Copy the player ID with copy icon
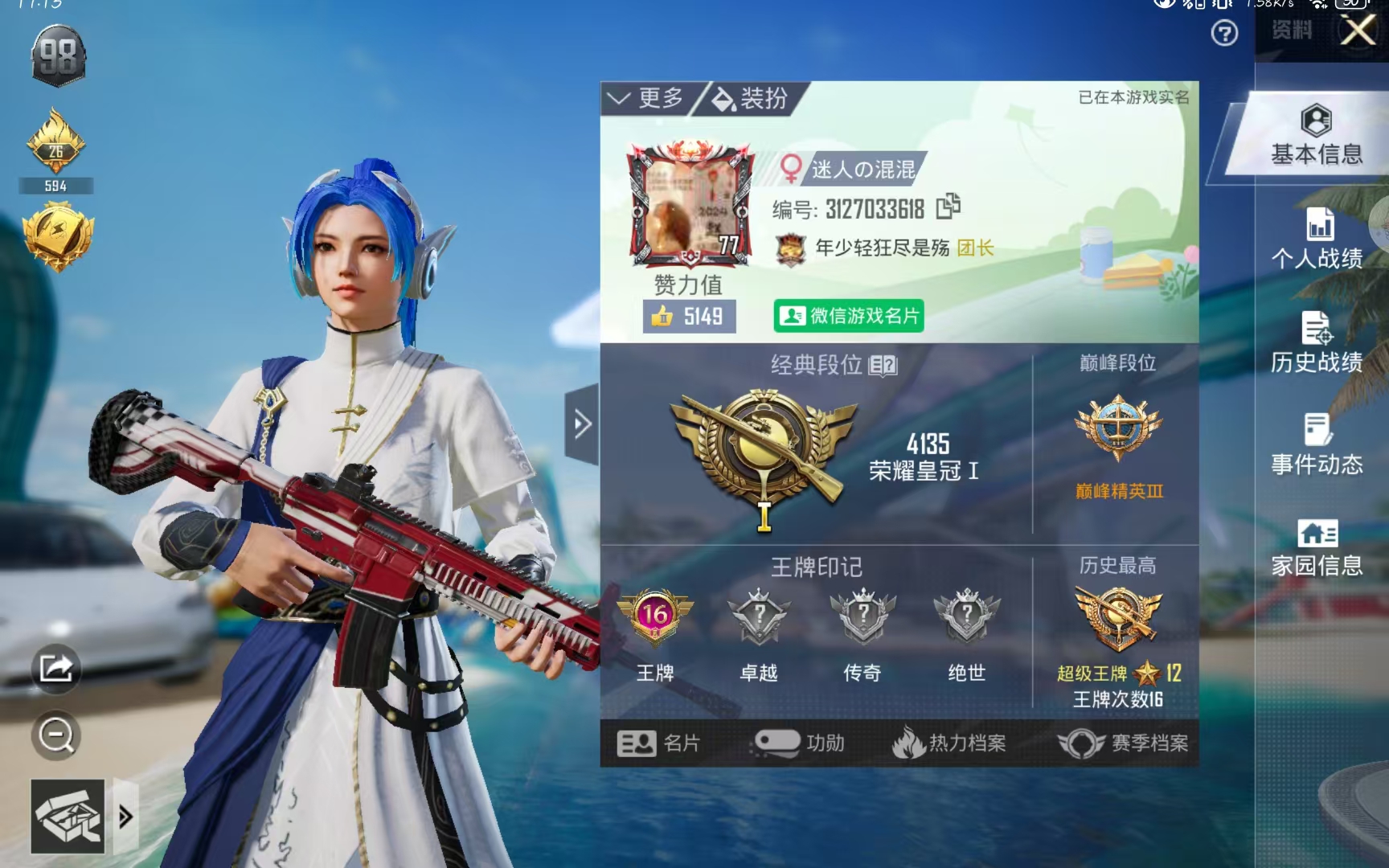1389x868 pixels. point(946,207)
